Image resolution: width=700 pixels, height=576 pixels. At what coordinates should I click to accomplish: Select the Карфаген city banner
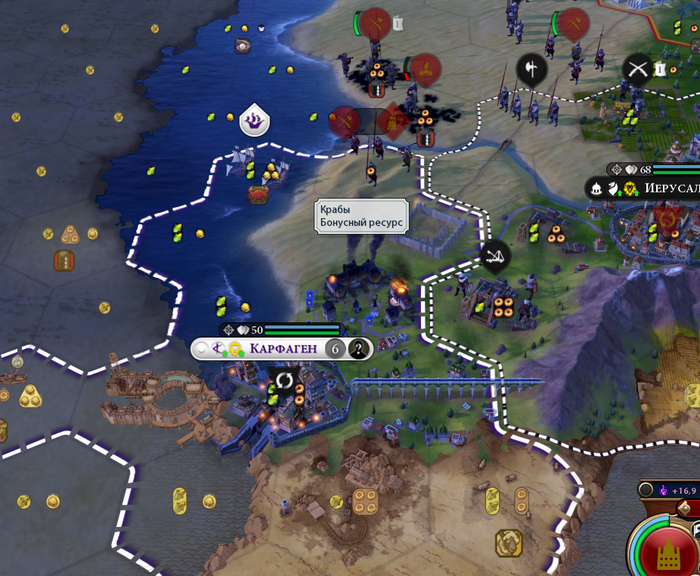(282, 348)
